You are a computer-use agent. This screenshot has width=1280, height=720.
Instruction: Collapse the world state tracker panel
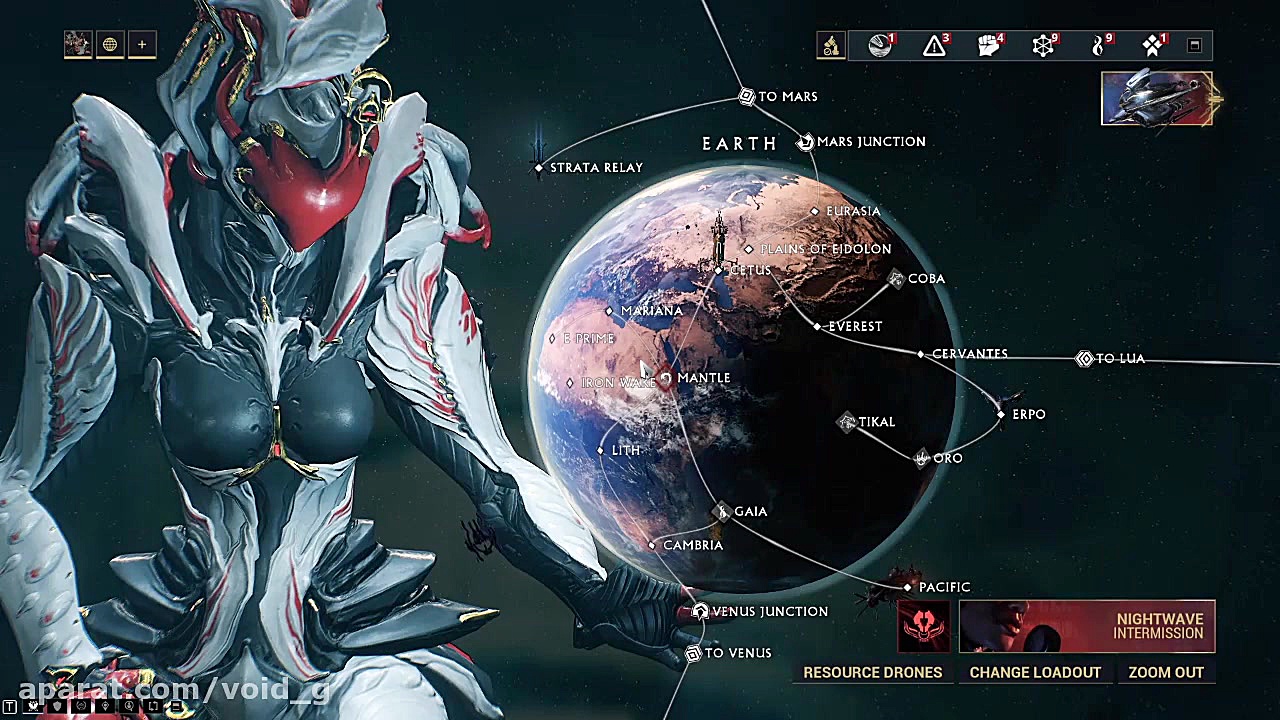click(1194, 45)
